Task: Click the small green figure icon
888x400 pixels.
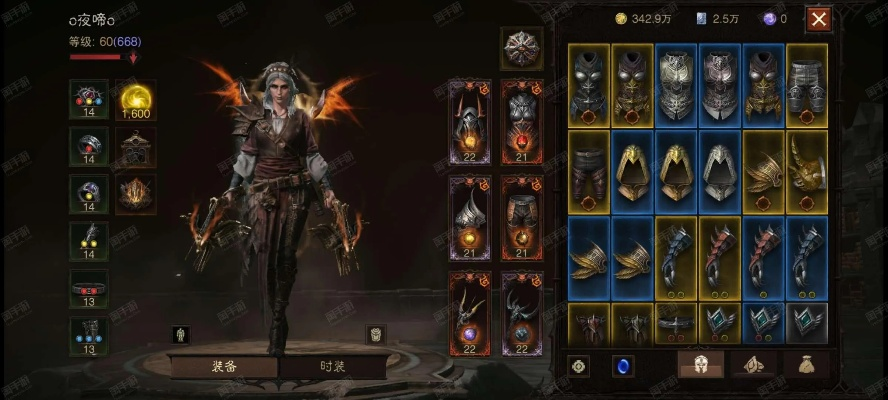Action: (x=181, y=334)
